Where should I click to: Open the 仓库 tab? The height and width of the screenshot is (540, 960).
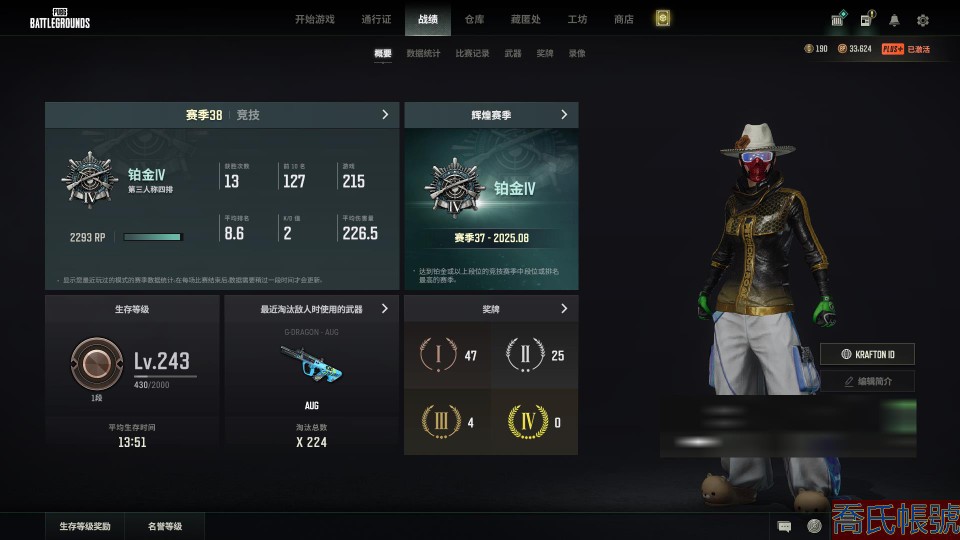tap(473, 19)
